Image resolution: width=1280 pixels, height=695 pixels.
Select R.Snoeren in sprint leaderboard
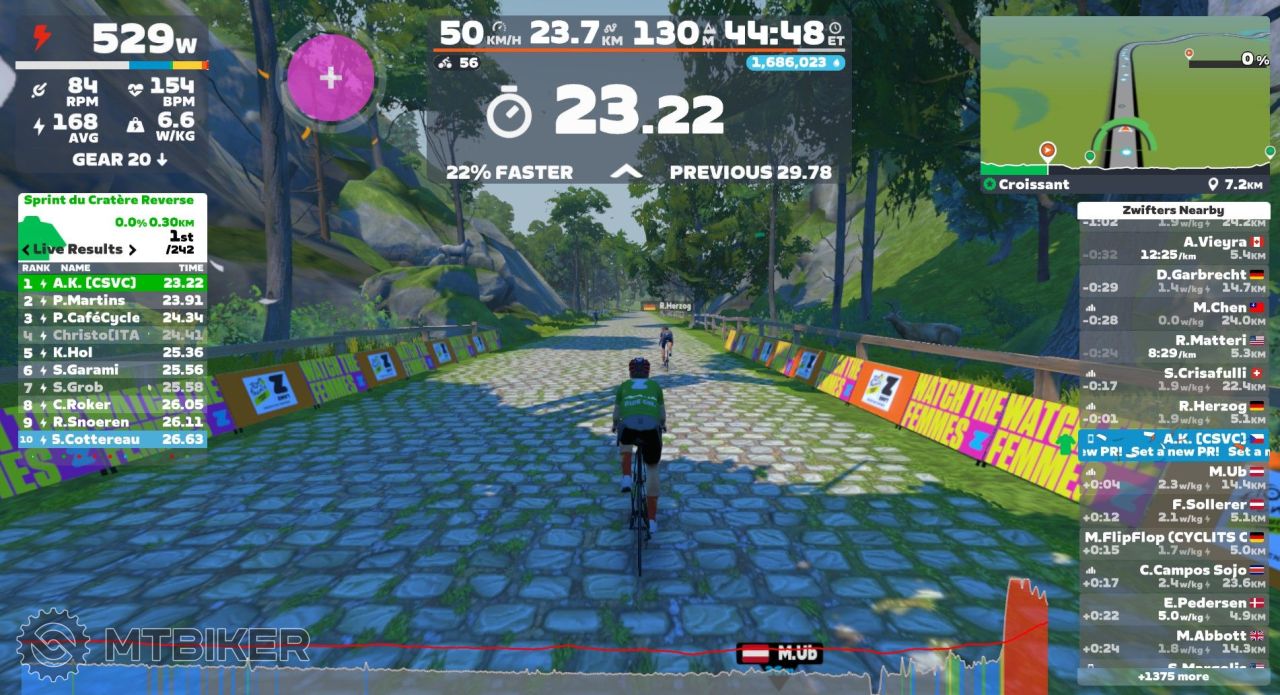pos(112,422)
